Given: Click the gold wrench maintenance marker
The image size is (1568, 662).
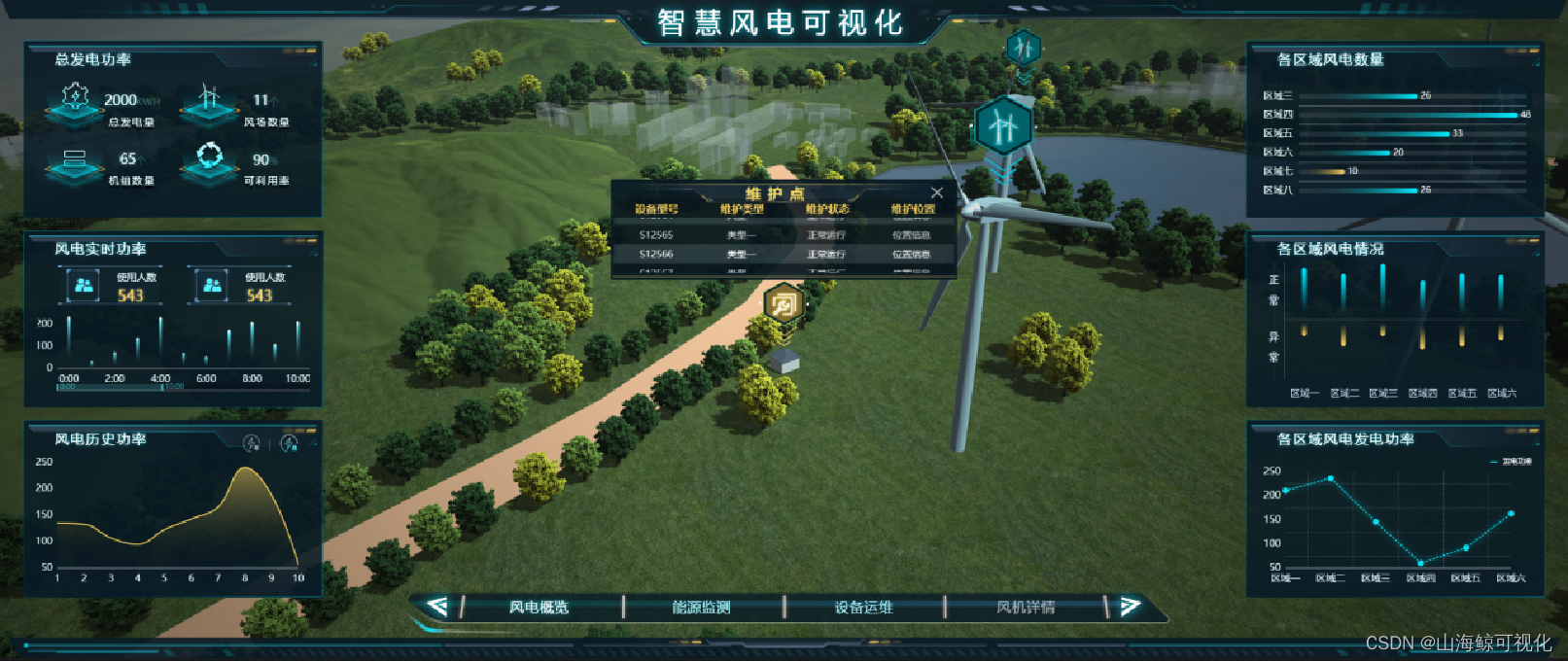Looking at the screenshot, I should point(783,305).
